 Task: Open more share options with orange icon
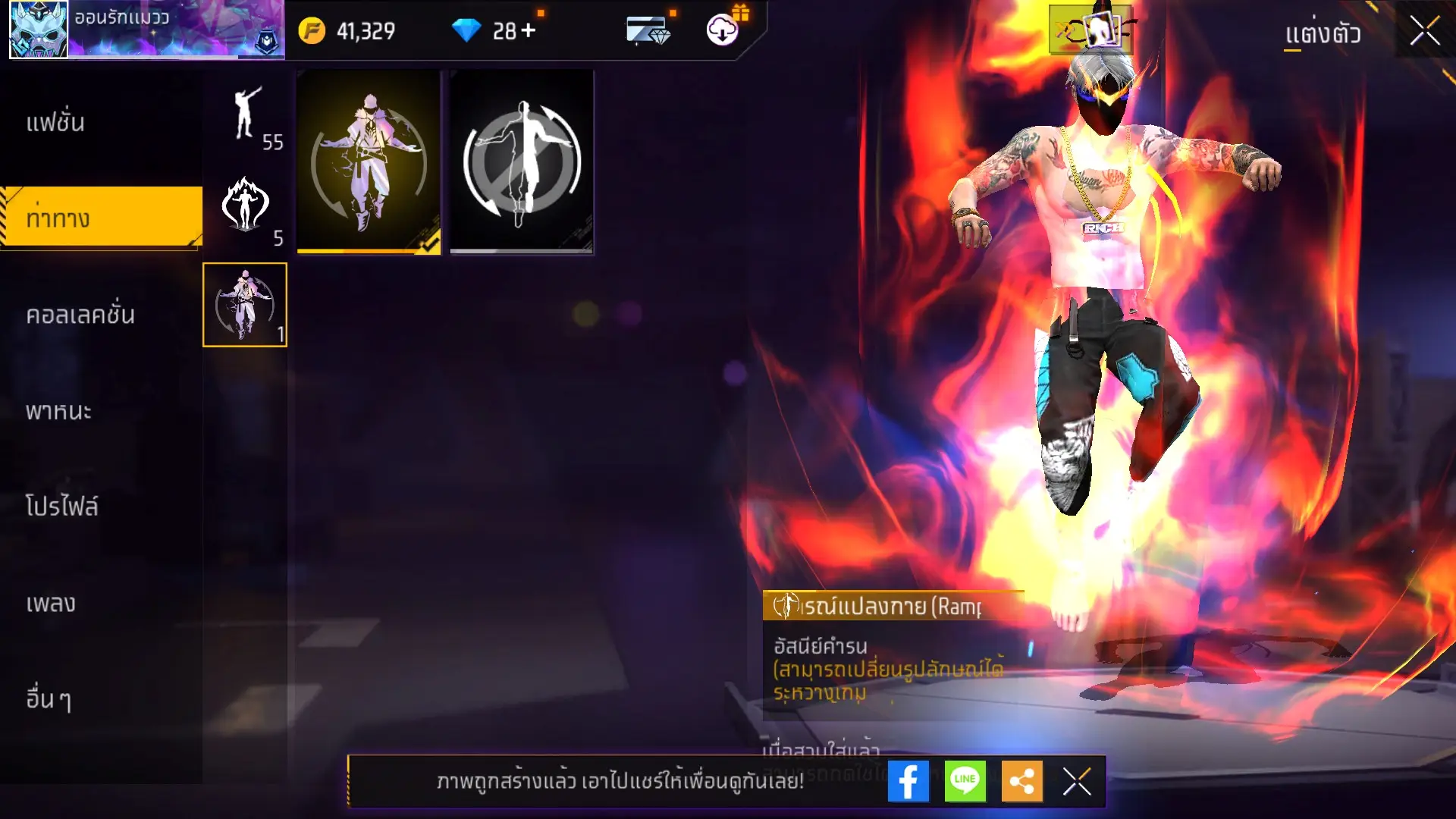1021,781
